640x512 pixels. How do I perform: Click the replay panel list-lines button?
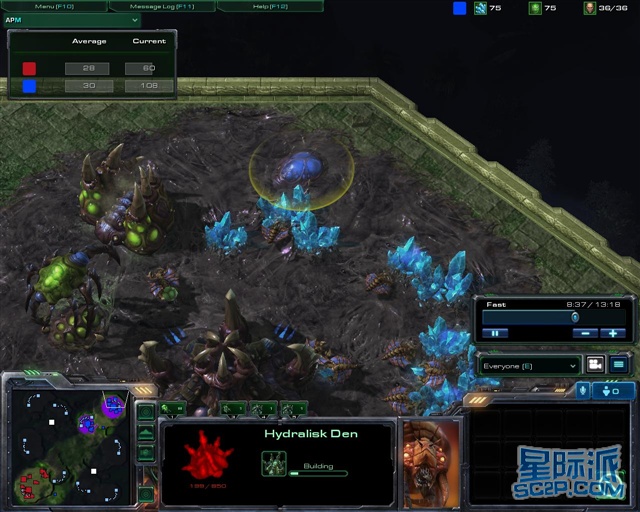[619, 365]
